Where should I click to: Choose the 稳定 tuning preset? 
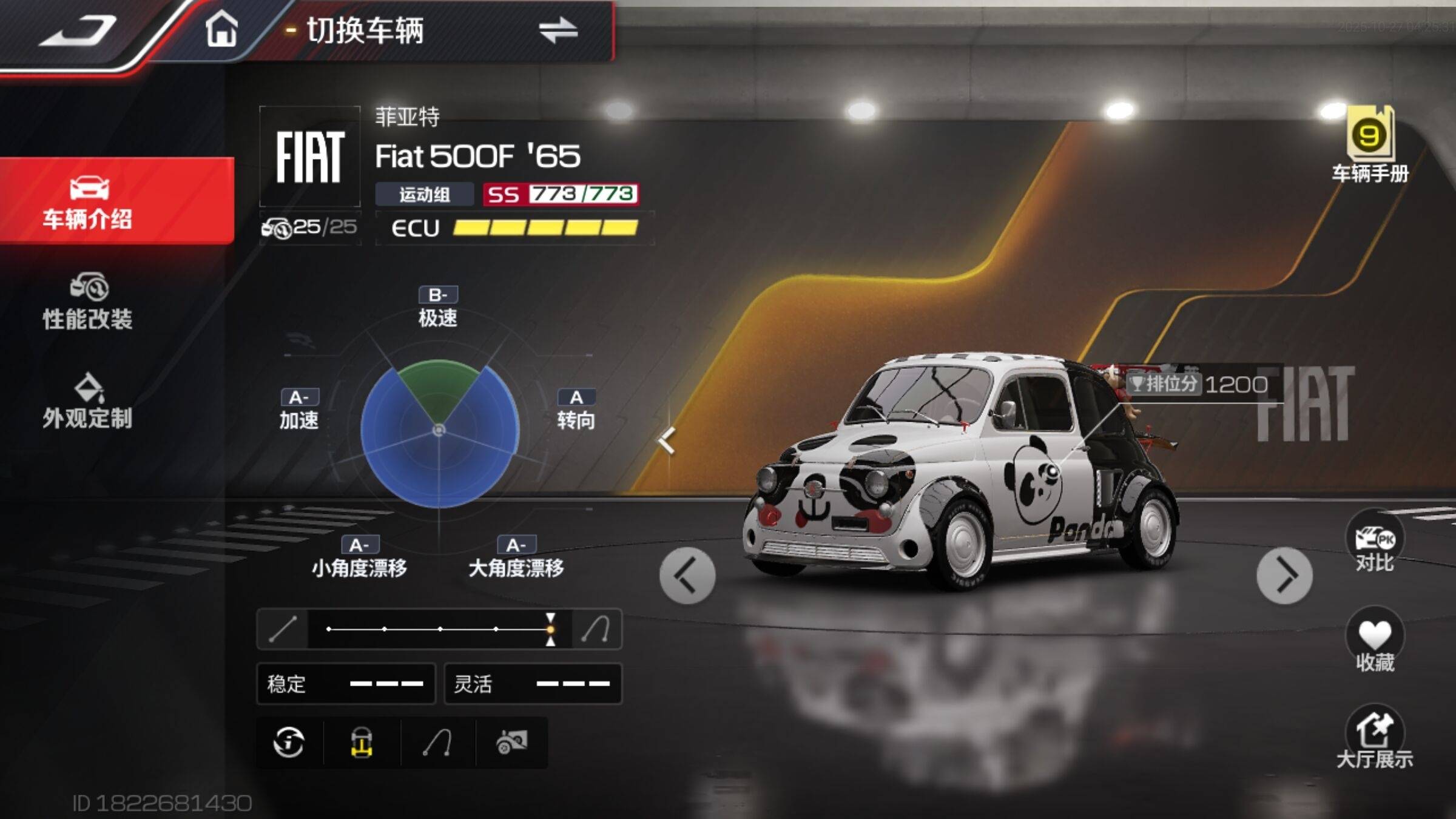click(346, 684)
